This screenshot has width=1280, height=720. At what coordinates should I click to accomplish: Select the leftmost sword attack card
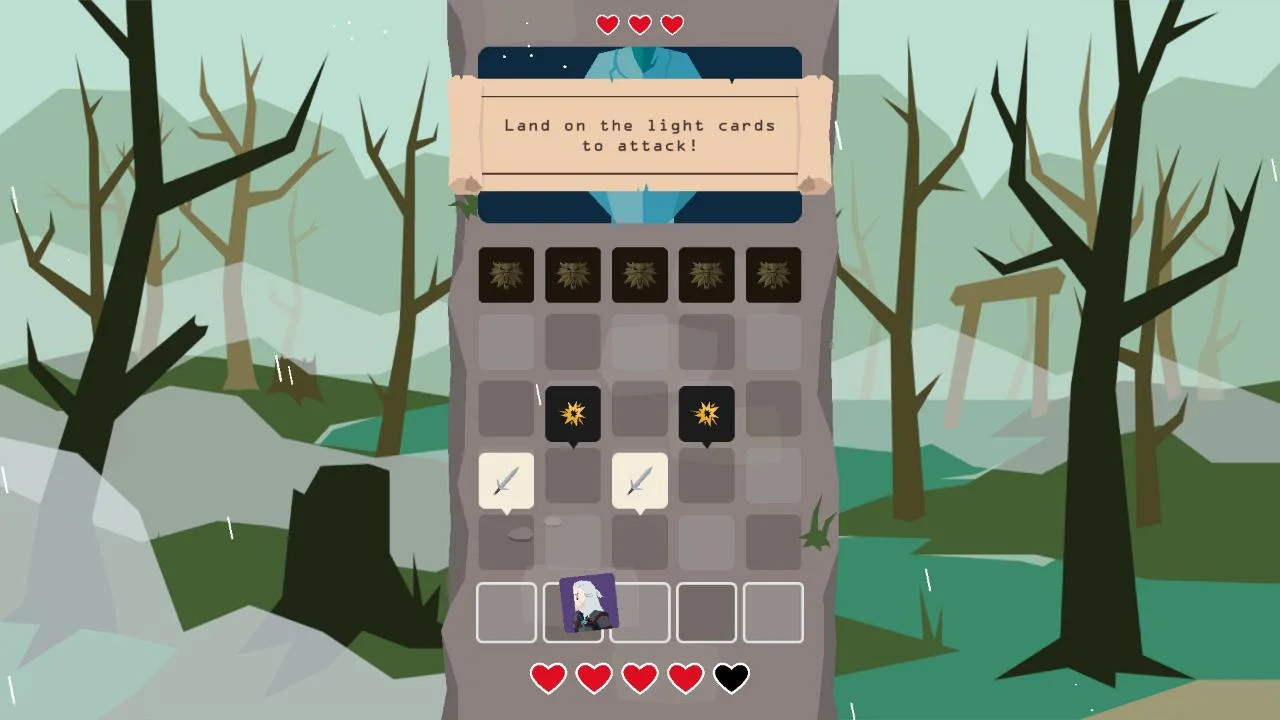point(506,481)
